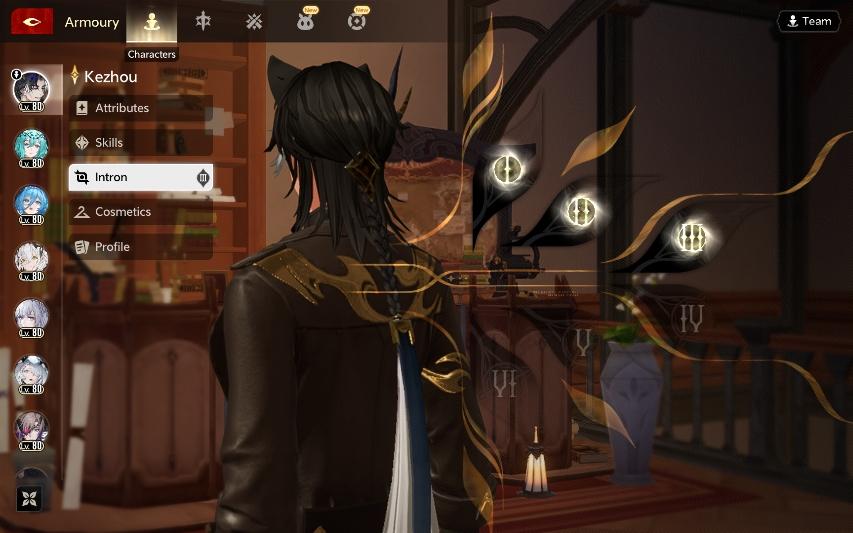
Task: Open the crossed-swords Armoury tab
Action: pos(255,21)
